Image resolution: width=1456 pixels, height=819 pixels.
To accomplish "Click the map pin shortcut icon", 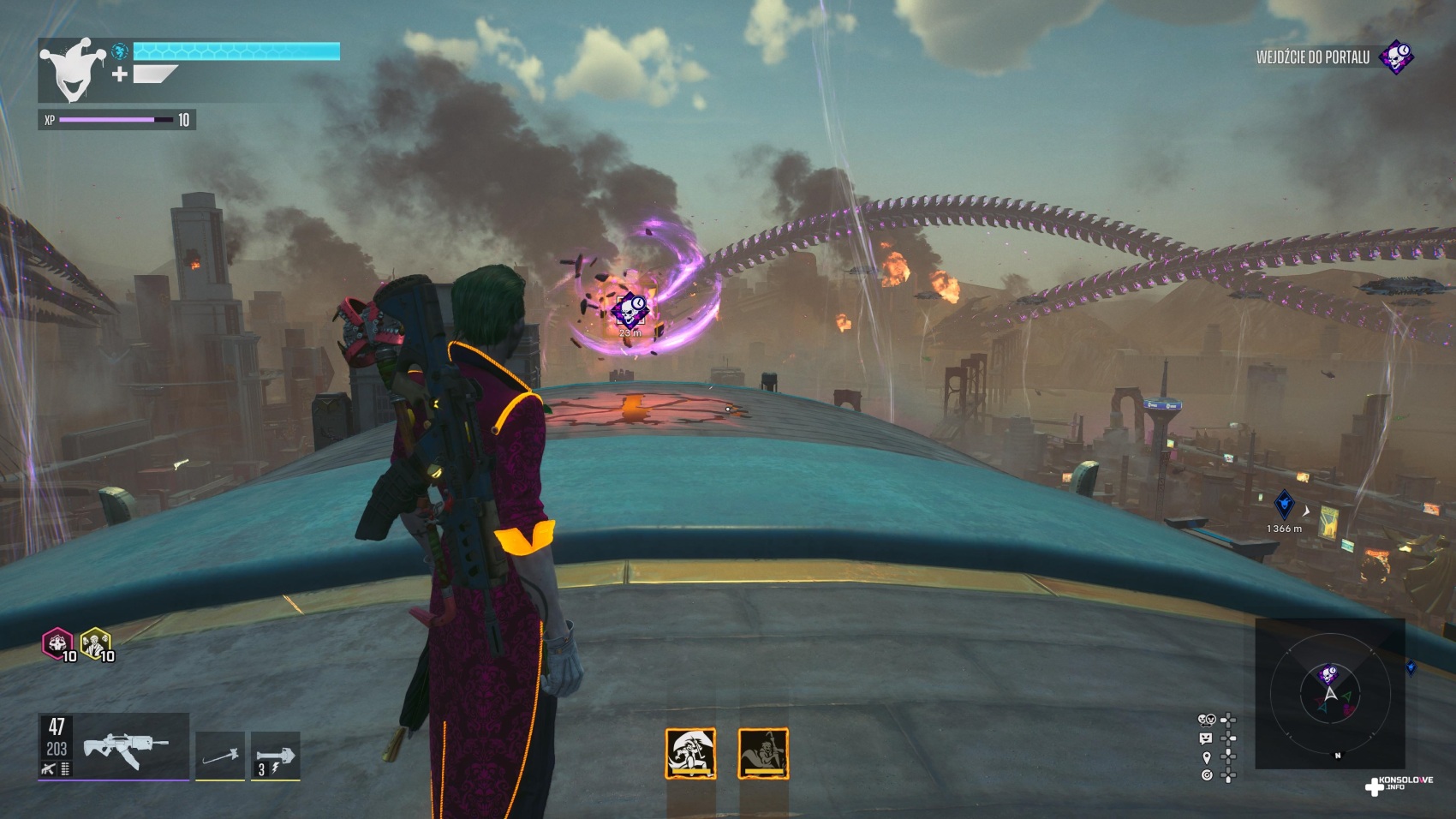I will click(x=1207, y=757).
